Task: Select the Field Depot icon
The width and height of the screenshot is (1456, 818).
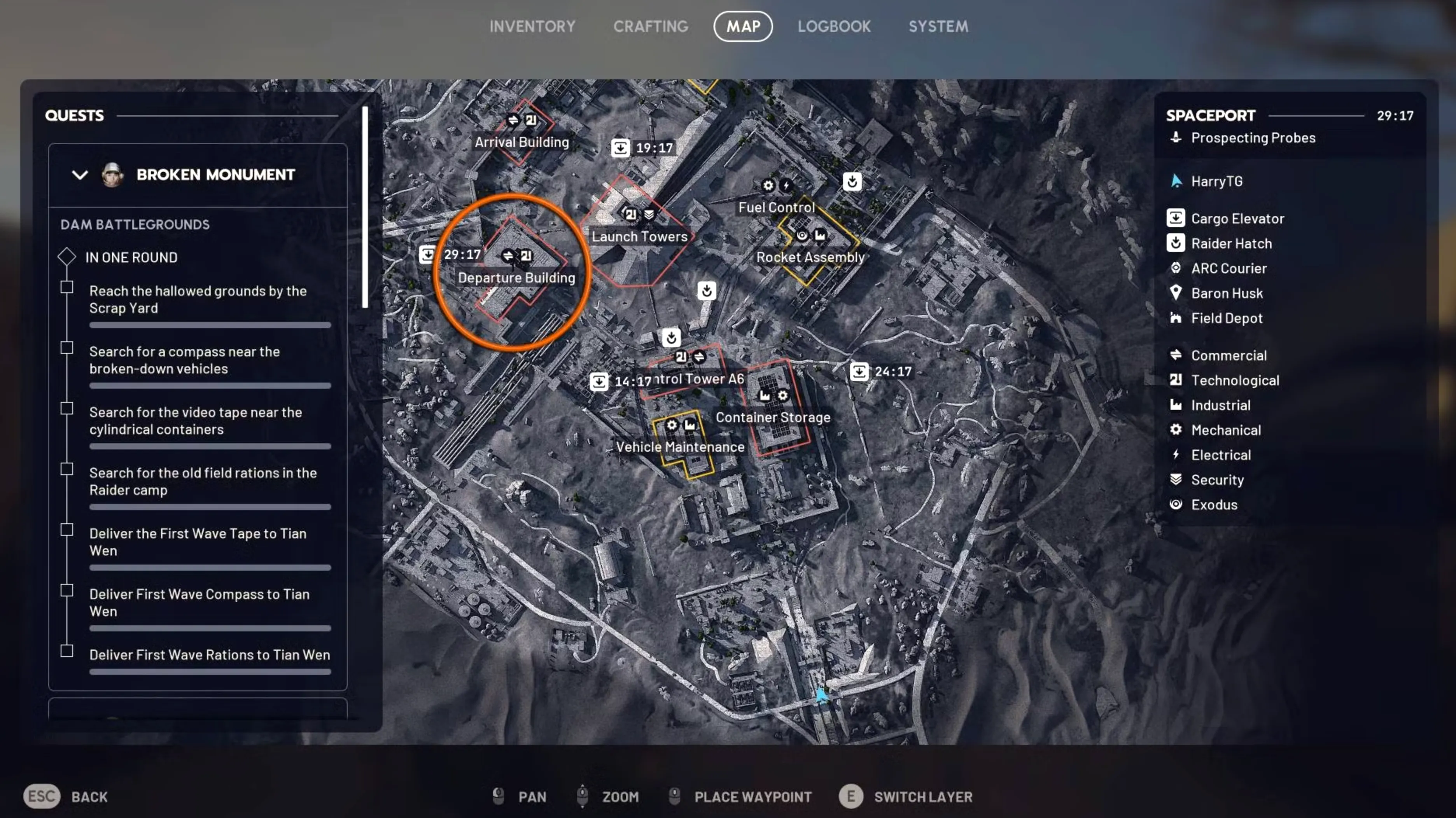Action: click(x=1176, y=318)
